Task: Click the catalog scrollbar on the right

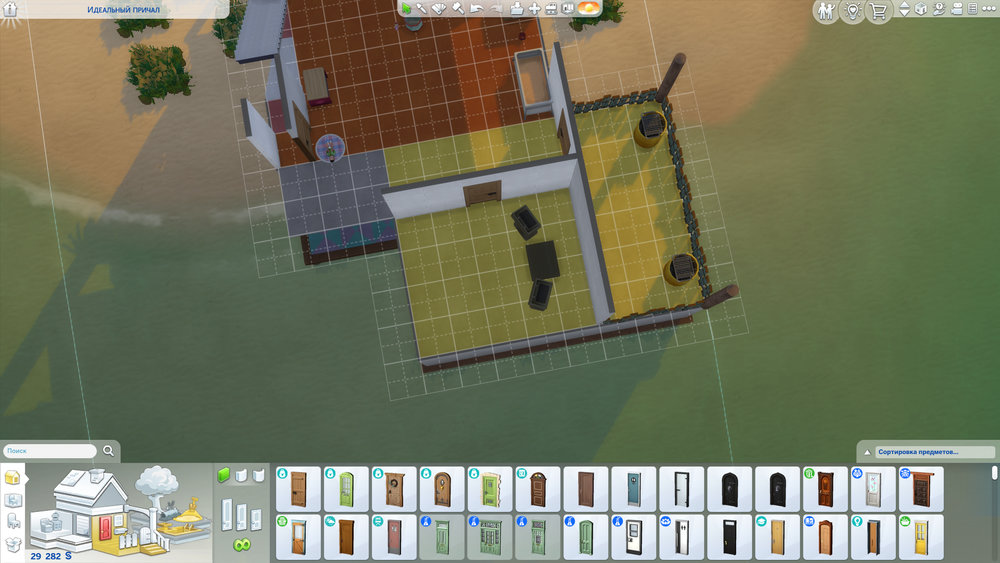Action: click(x=994, y=475)
